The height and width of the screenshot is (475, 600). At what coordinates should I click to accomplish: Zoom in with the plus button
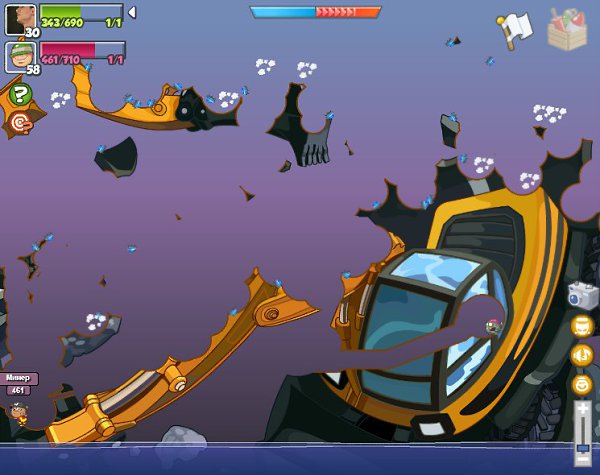click(x=582, y=409)
